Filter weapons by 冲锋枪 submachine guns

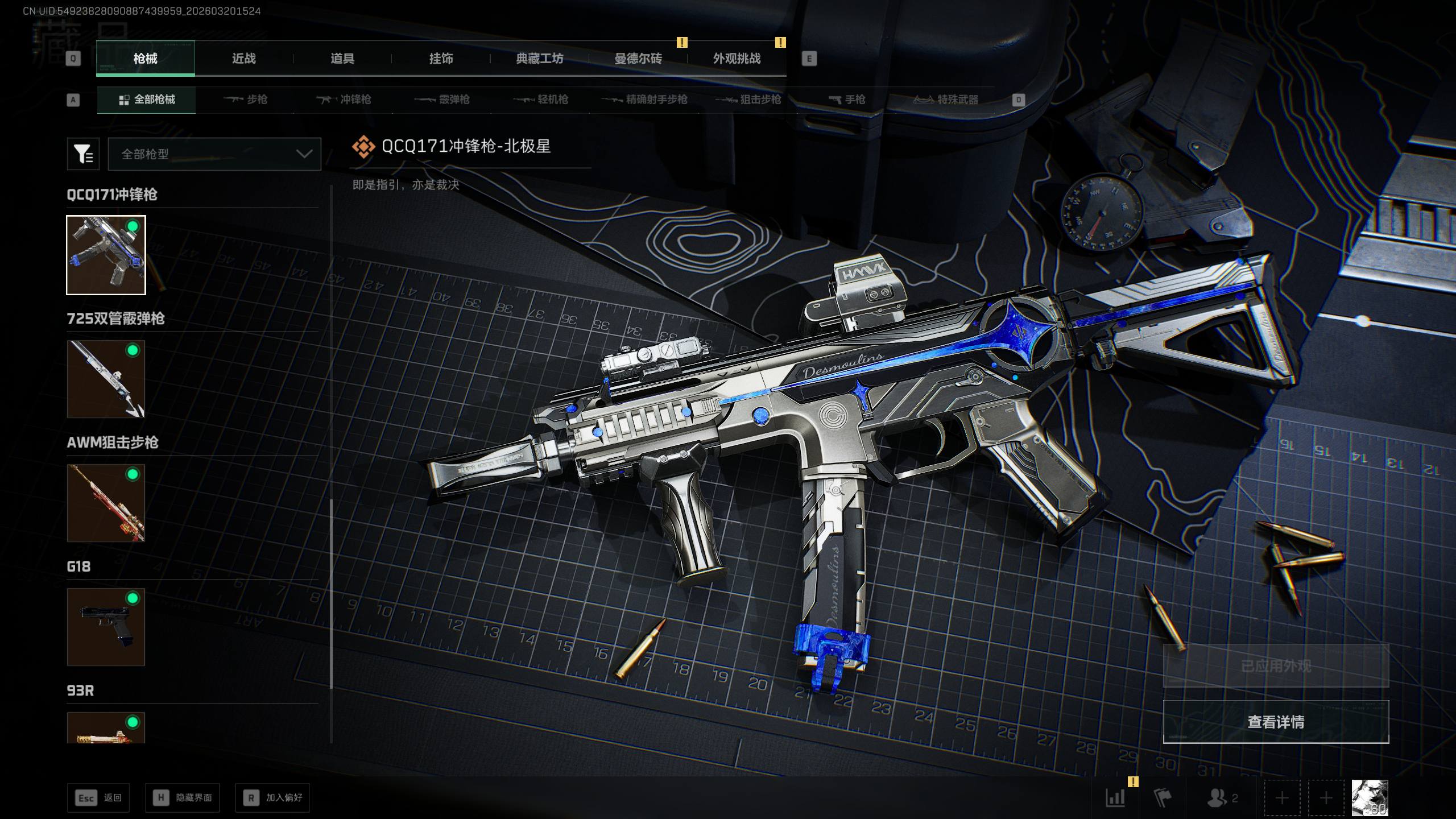[344, 100]
